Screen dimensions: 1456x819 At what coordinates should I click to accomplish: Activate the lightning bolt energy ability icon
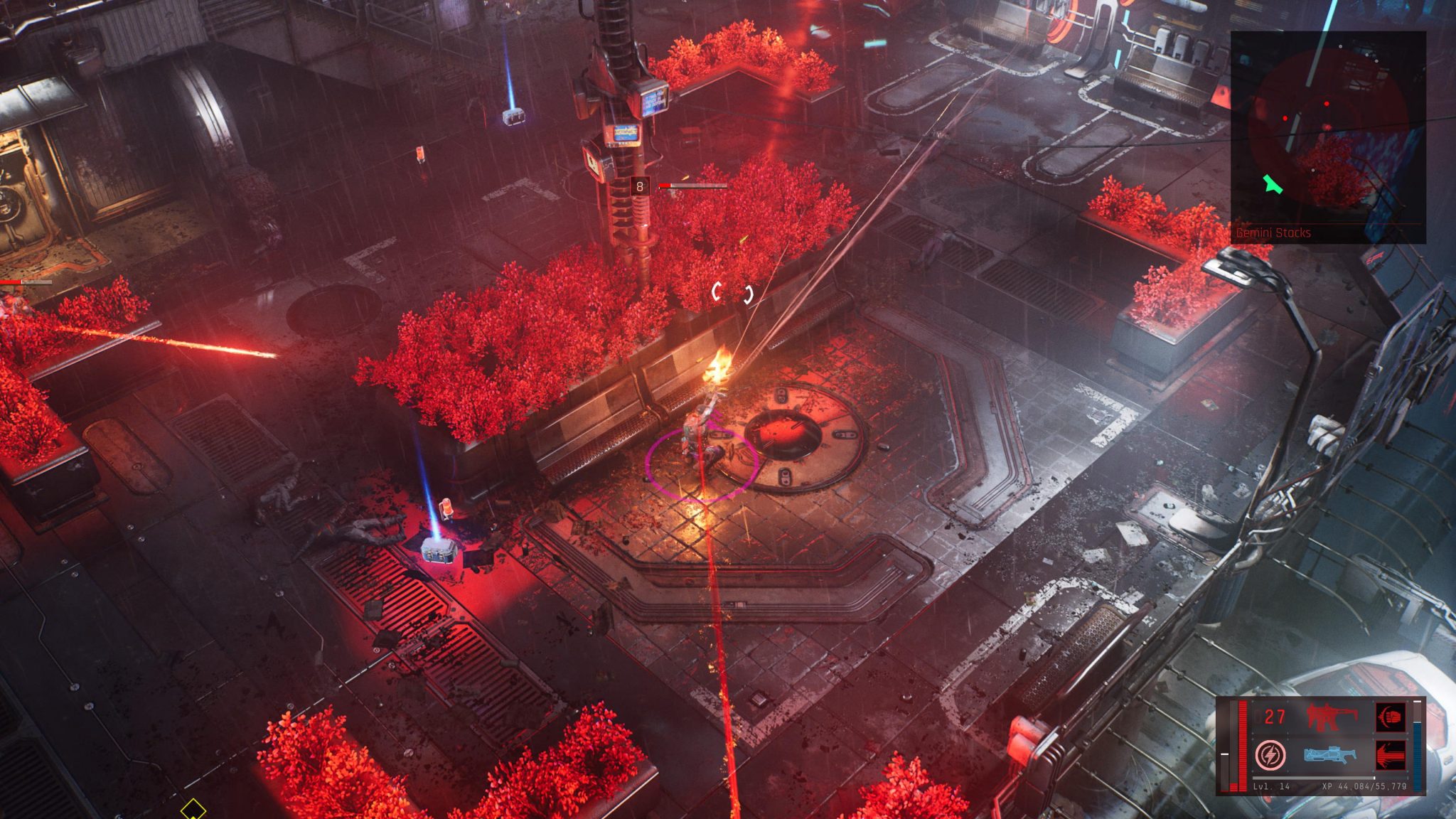point(1270,755)
